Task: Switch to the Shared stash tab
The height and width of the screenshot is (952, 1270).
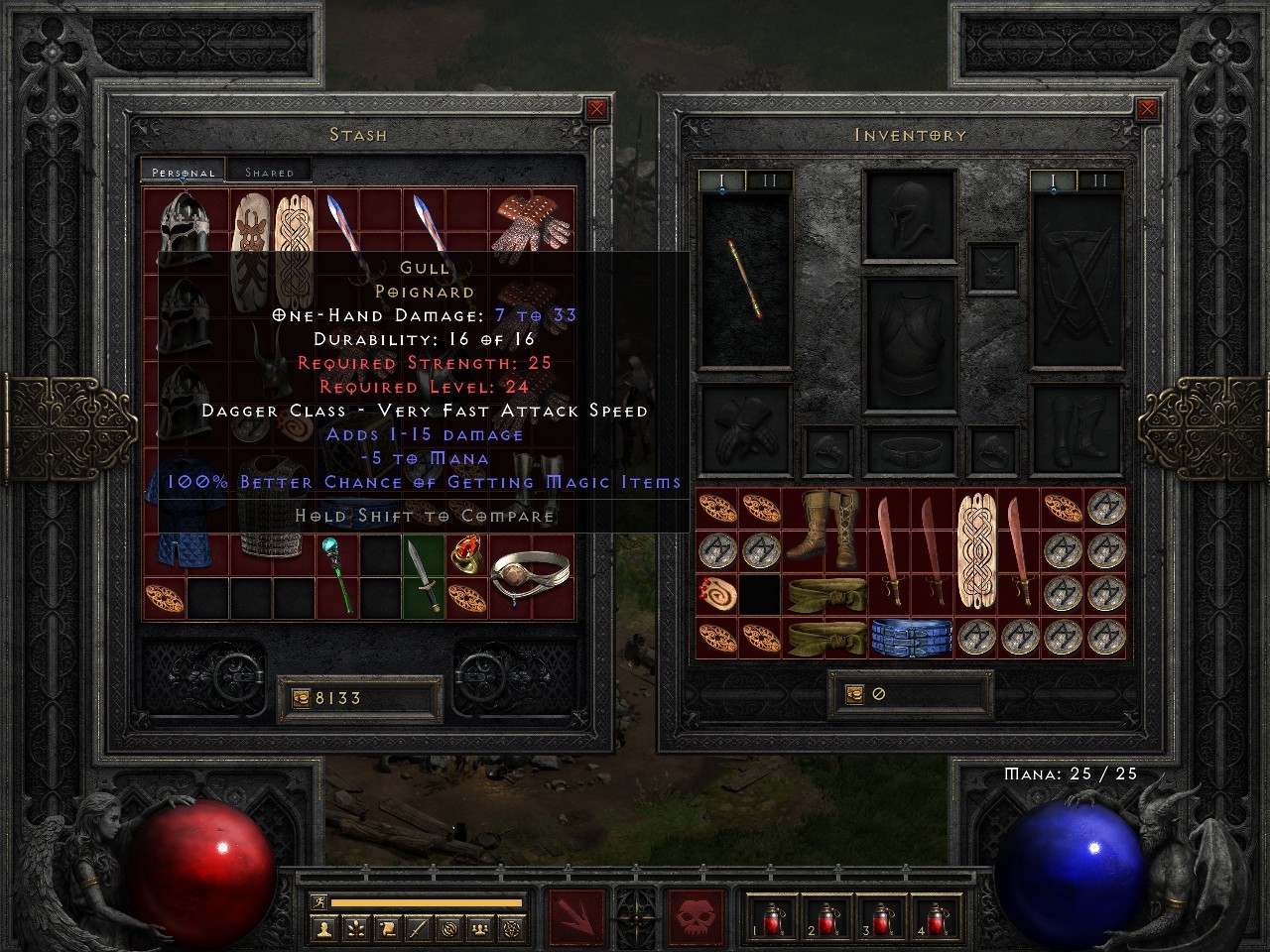Action: pyautogui.click(x=268, y=172)
